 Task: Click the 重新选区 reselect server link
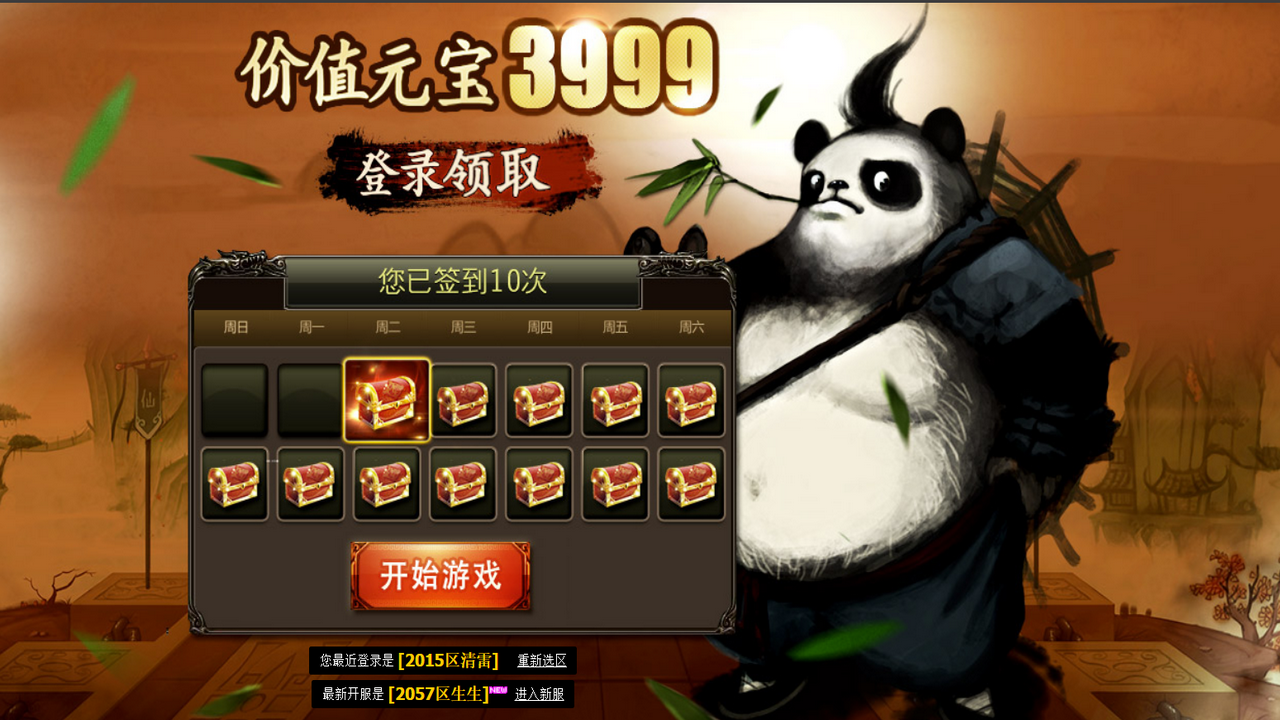tap(543, 660)
